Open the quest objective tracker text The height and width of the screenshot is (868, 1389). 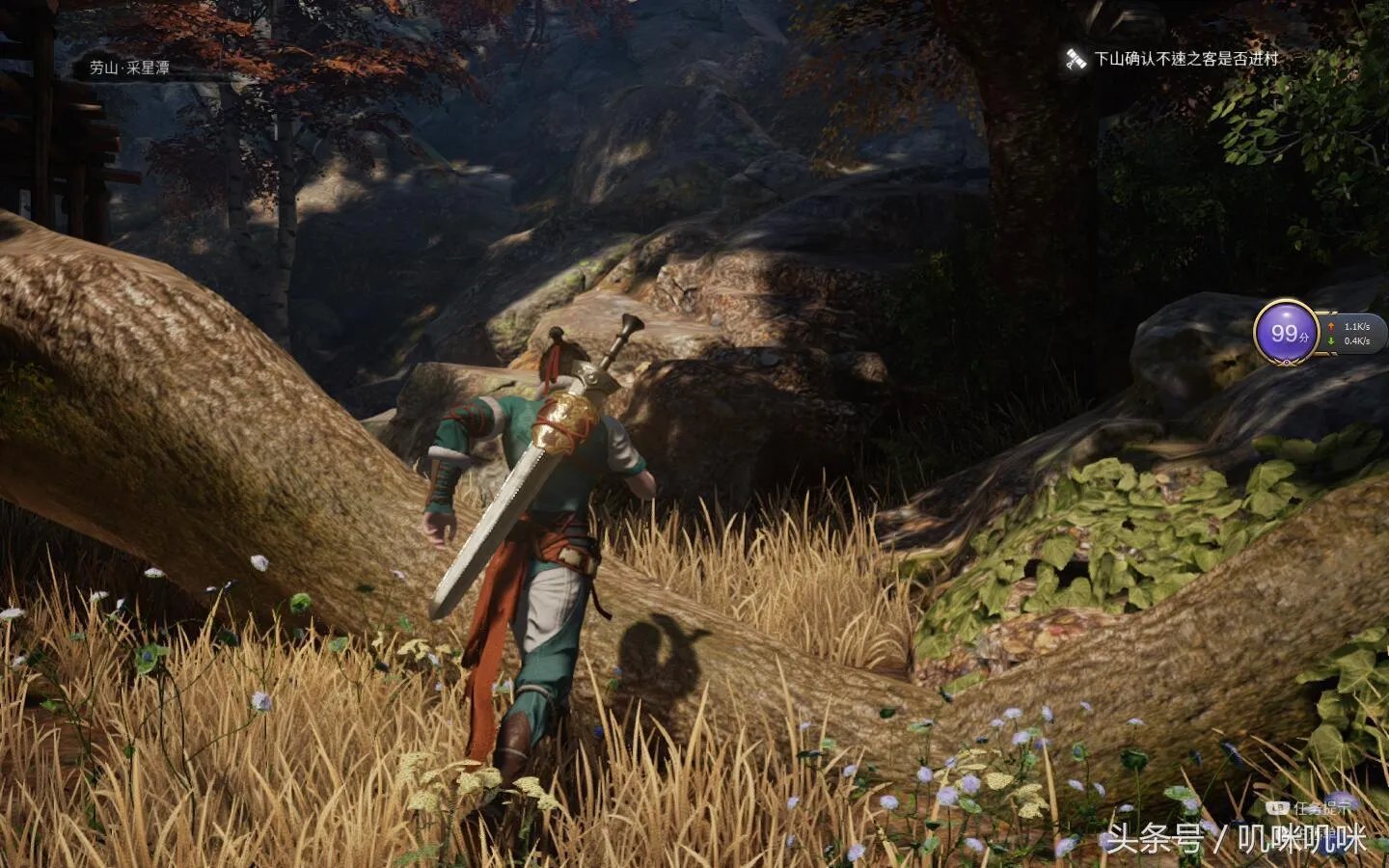click(1185, 59)
